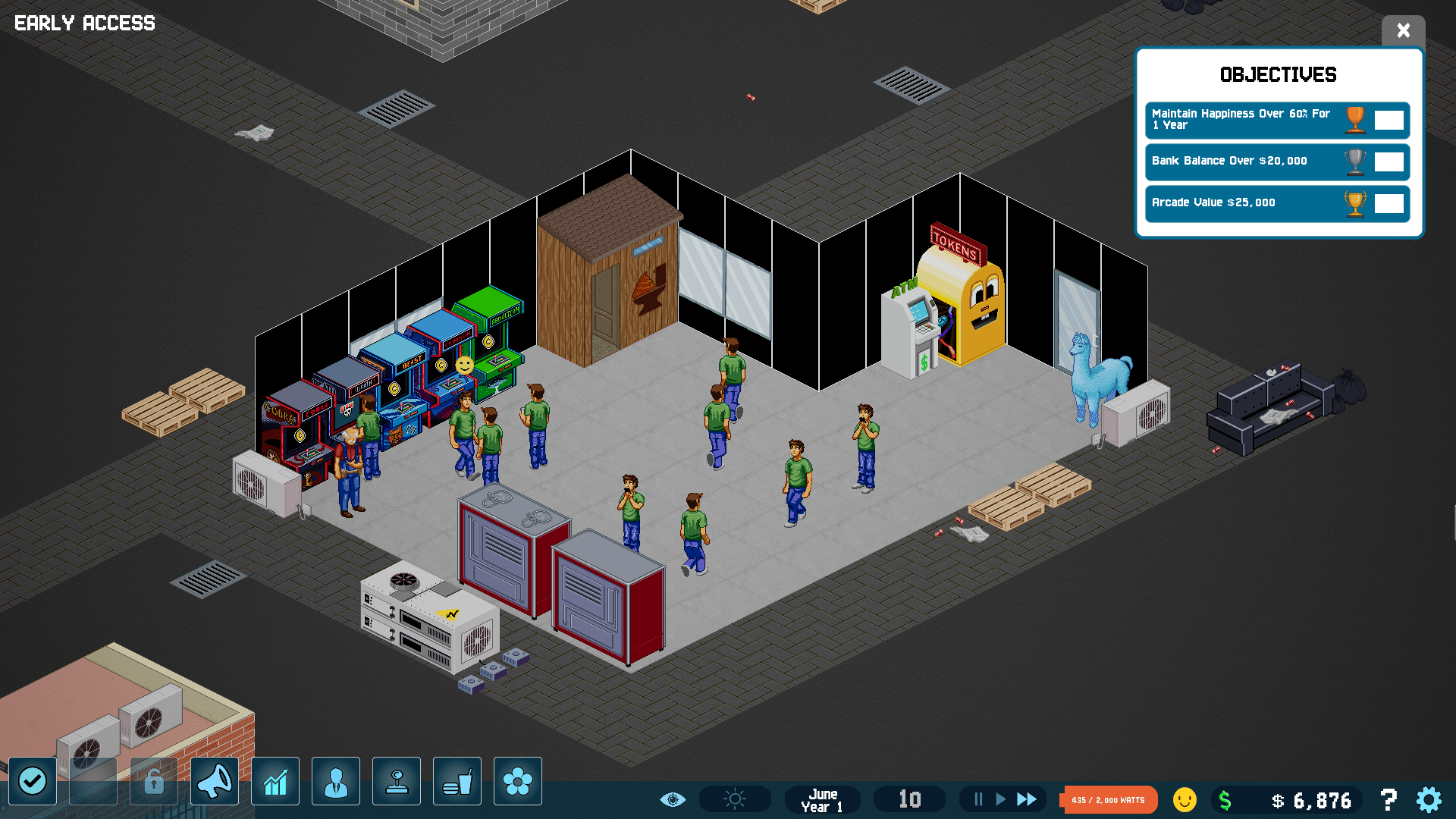Open the staff management menu
This screenshot has height=819, width=1456.
[336, 780]
